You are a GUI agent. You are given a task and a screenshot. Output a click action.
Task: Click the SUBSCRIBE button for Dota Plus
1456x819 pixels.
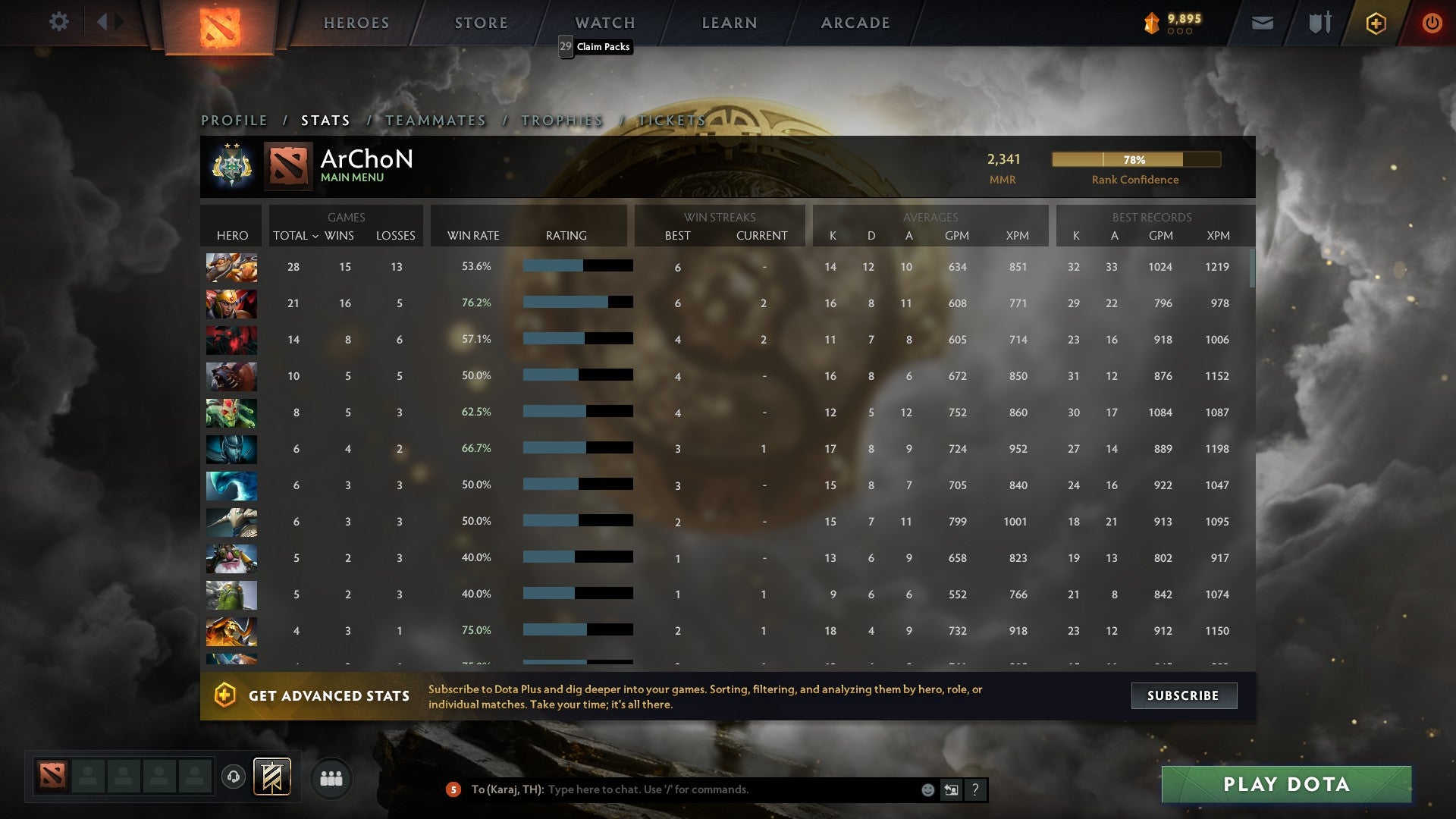[1184, 695]
